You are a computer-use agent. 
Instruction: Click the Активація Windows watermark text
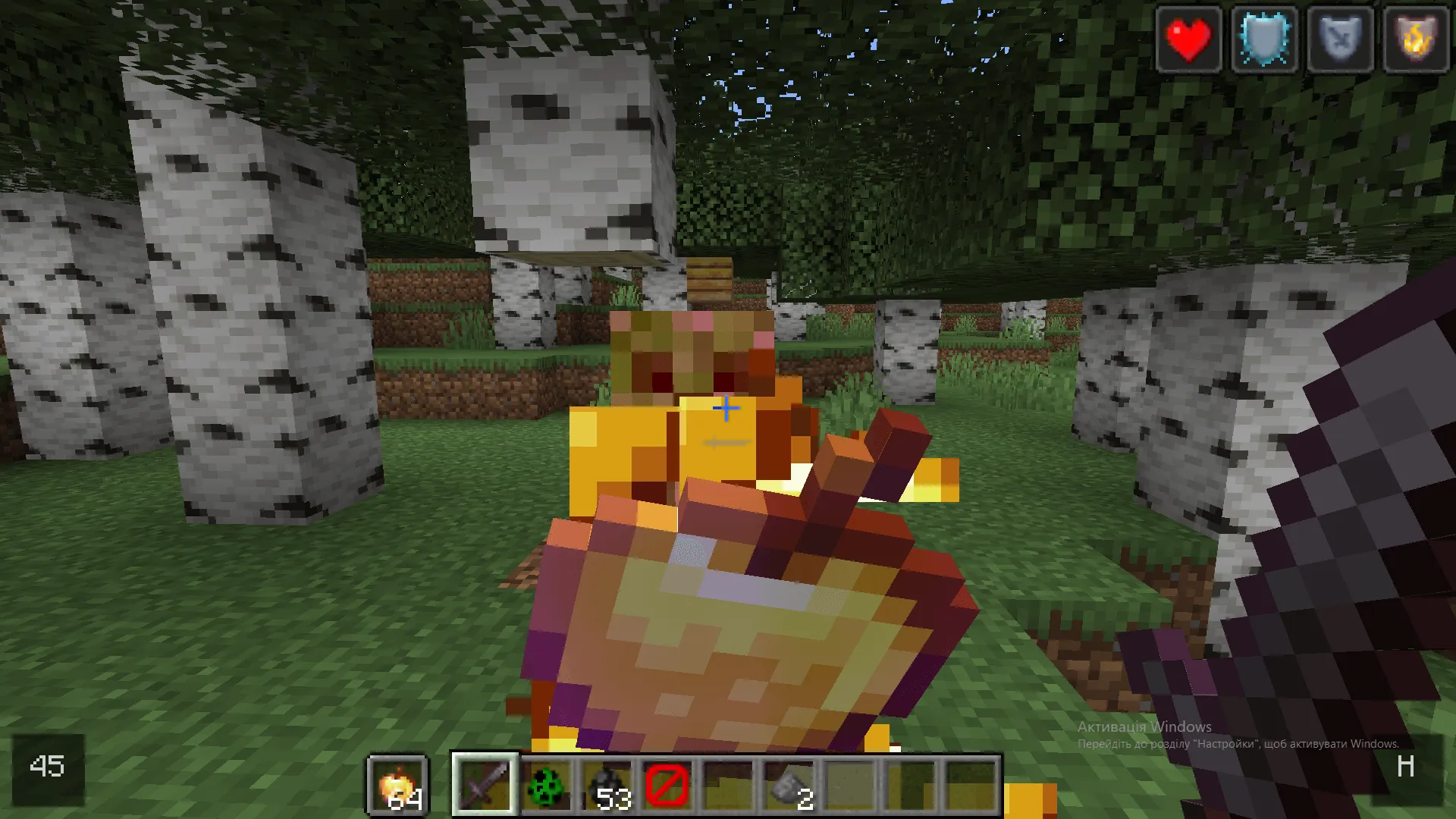[1145, 726]
